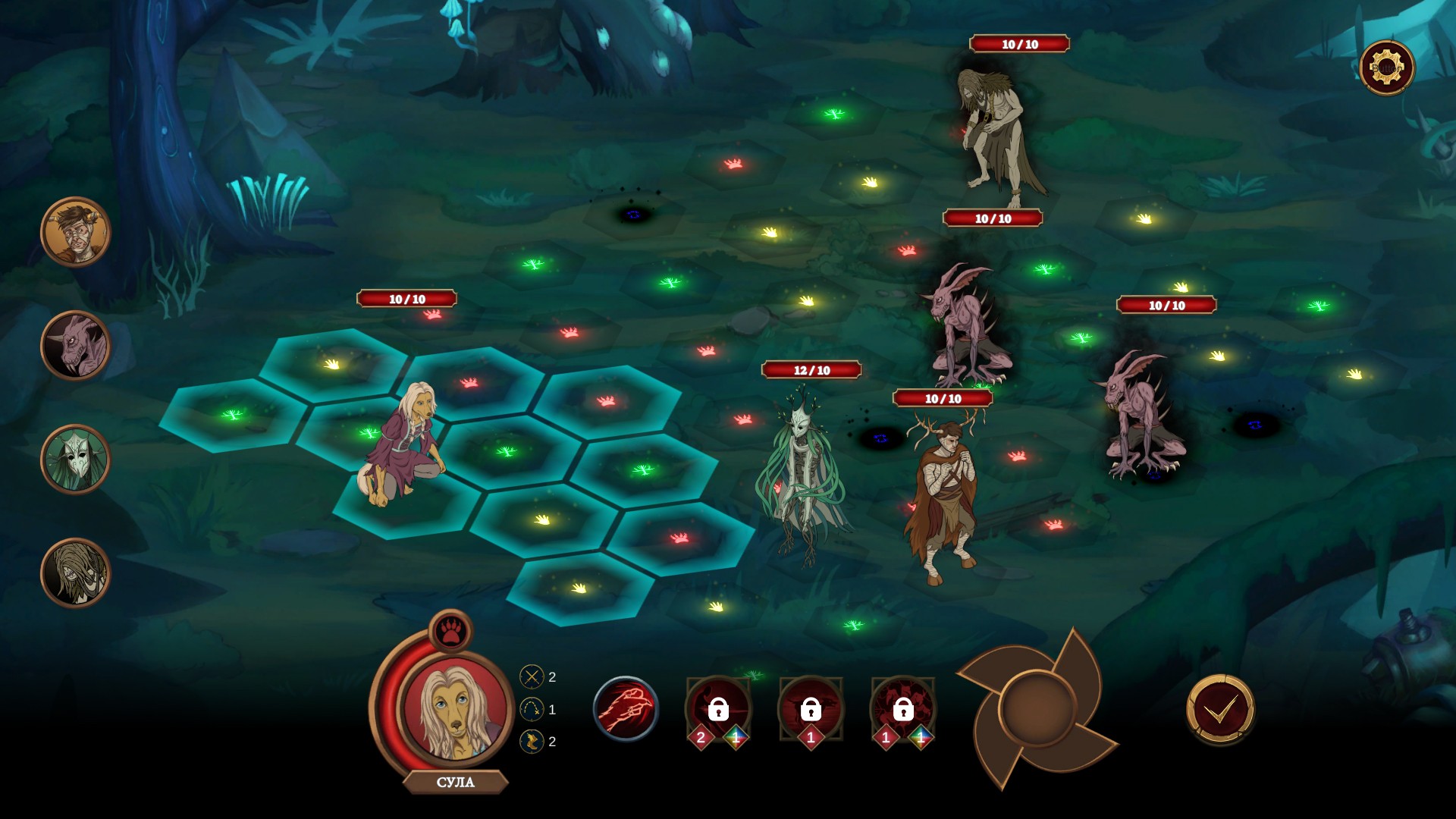Image resolution: width=1456 pixels, height=819 pixels.
Task: Select the locked ability costing 2
Action: pos(717,710)
